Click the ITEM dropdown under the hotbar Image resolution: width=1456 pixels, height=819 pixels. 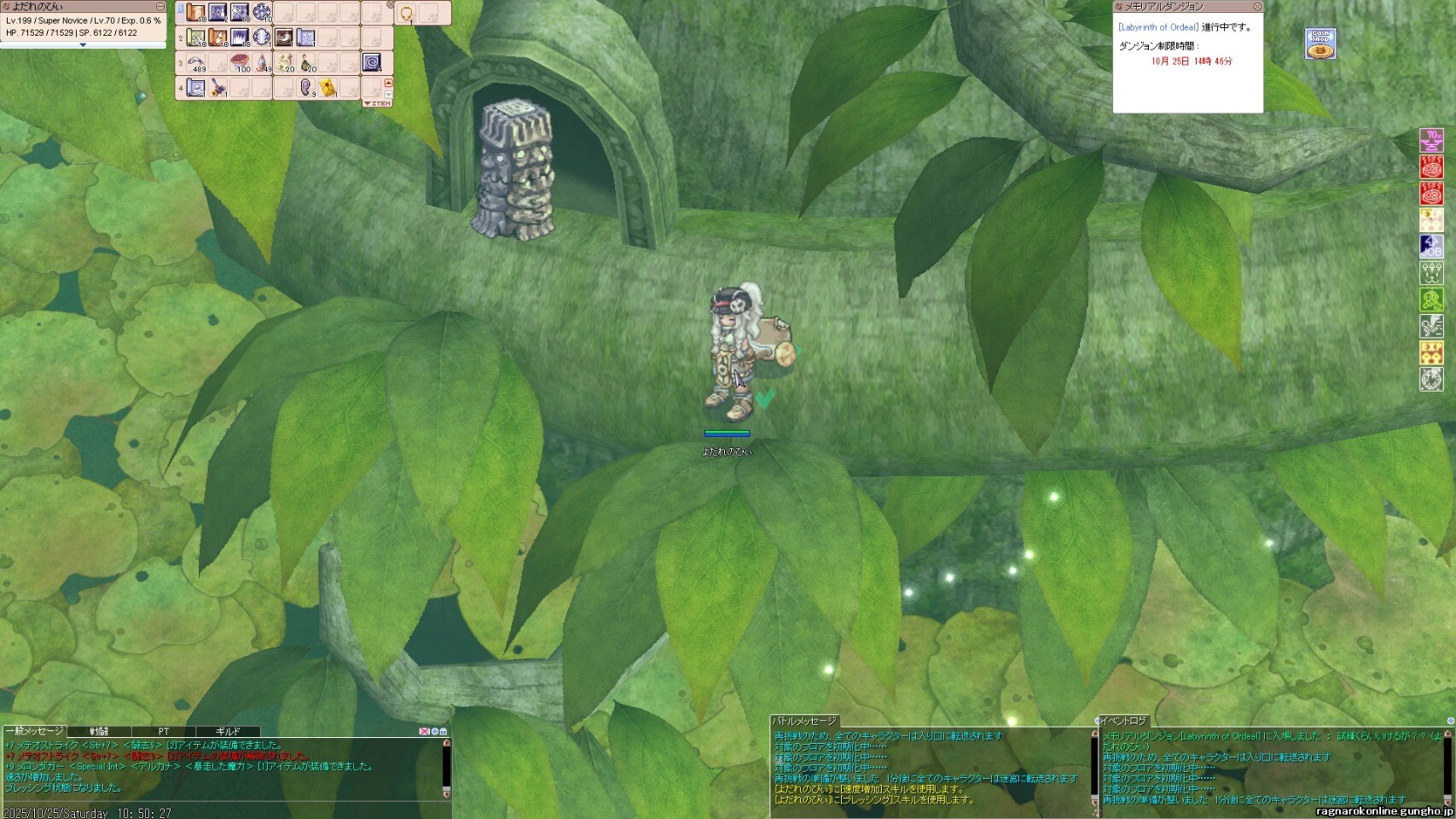pos(377,103)
